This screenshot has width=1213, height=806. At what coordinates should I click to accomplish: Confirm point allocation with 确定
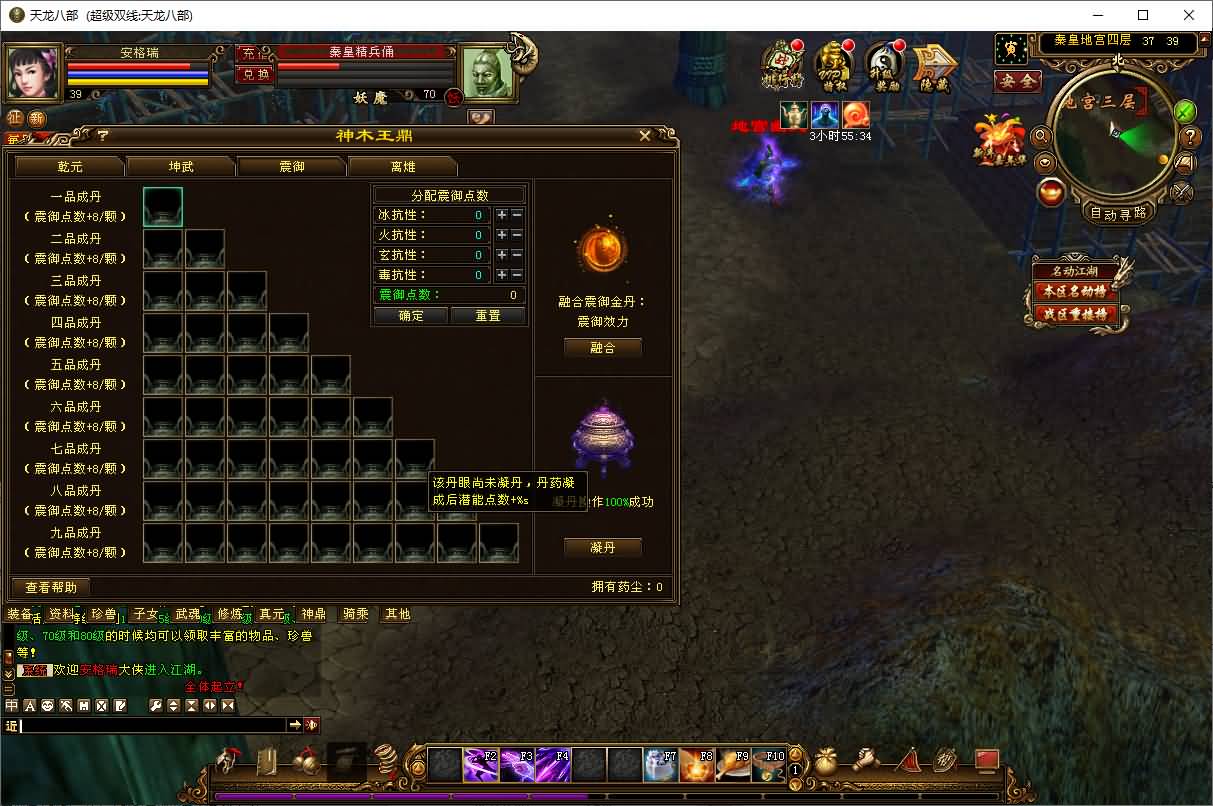411,316
